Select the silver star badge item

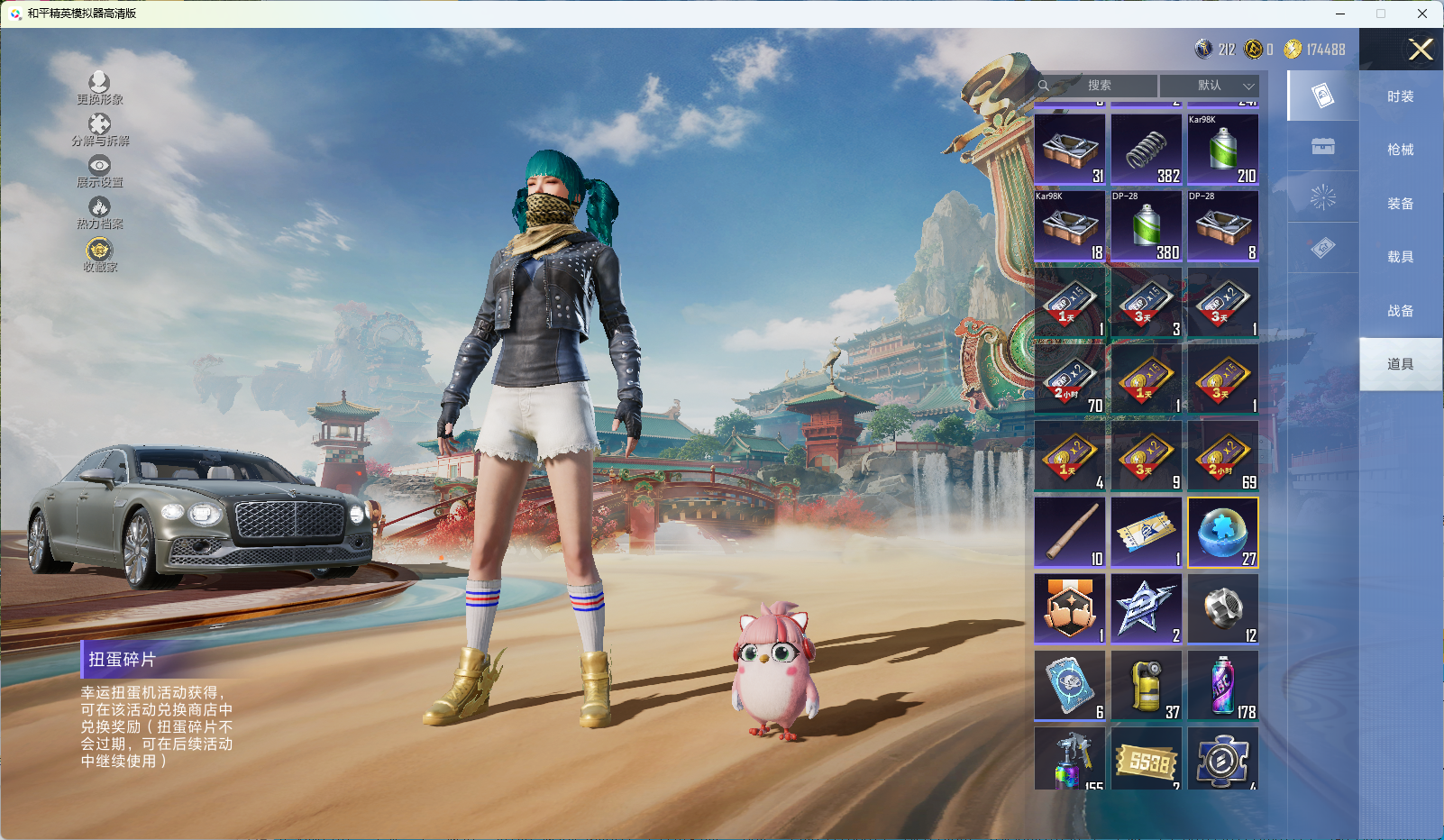pos(1147,609)
